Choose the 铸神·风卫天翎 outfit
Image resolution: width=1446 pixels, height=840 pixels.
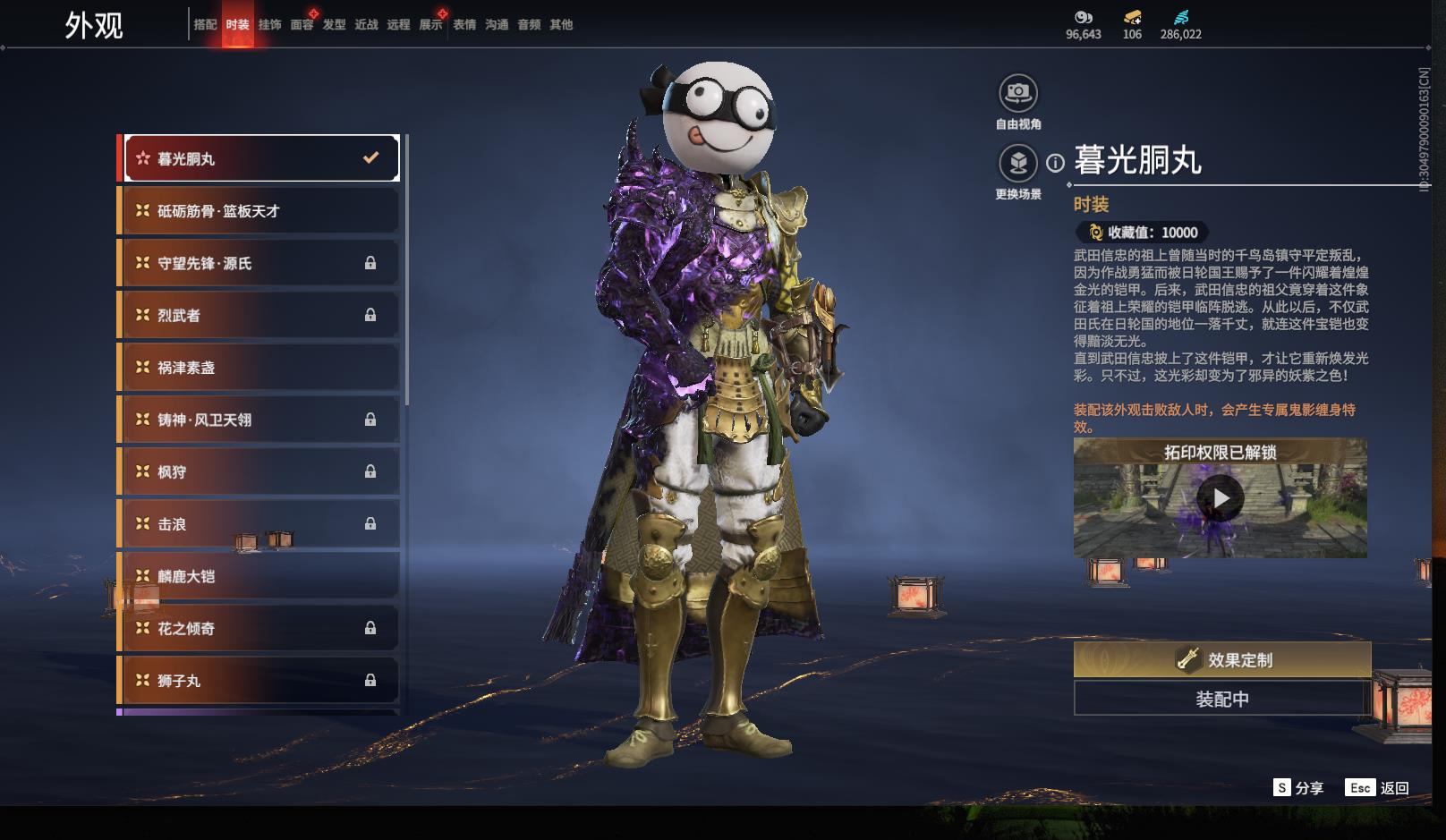259,420
